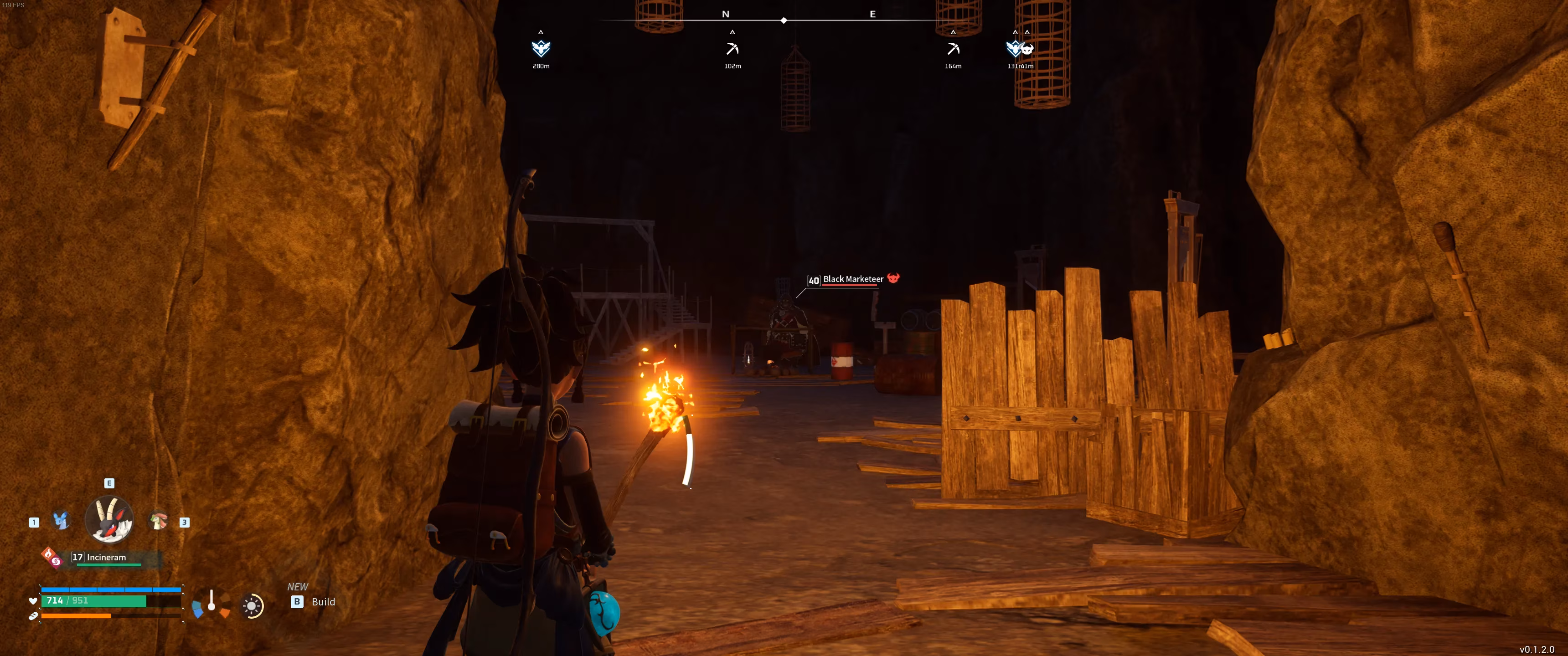This screenshot has height=656, width=1568.
Task: Select the pickaxe compass marker at 102m
Action: pyautogui.click(x=732, y=49)
